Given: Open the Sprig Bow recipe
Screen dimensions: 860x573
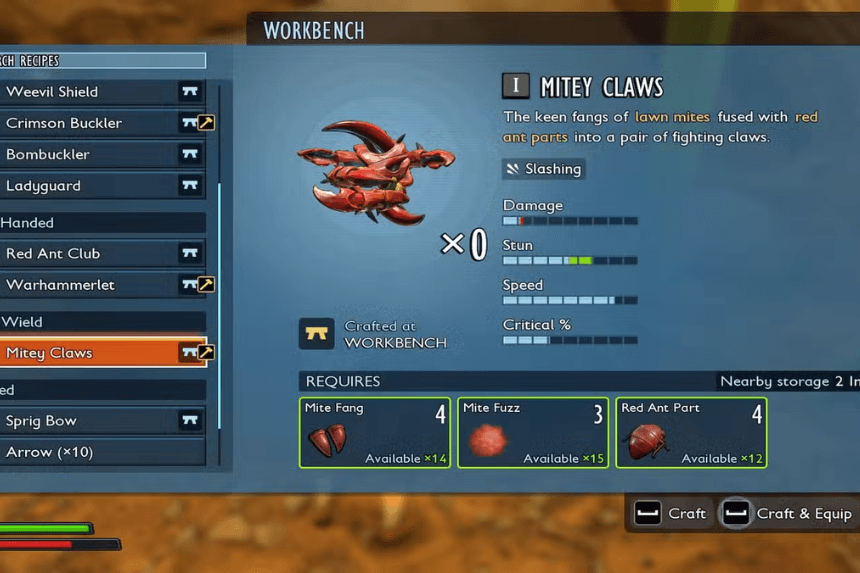Looking at the screenshot, I should [100, 421].
